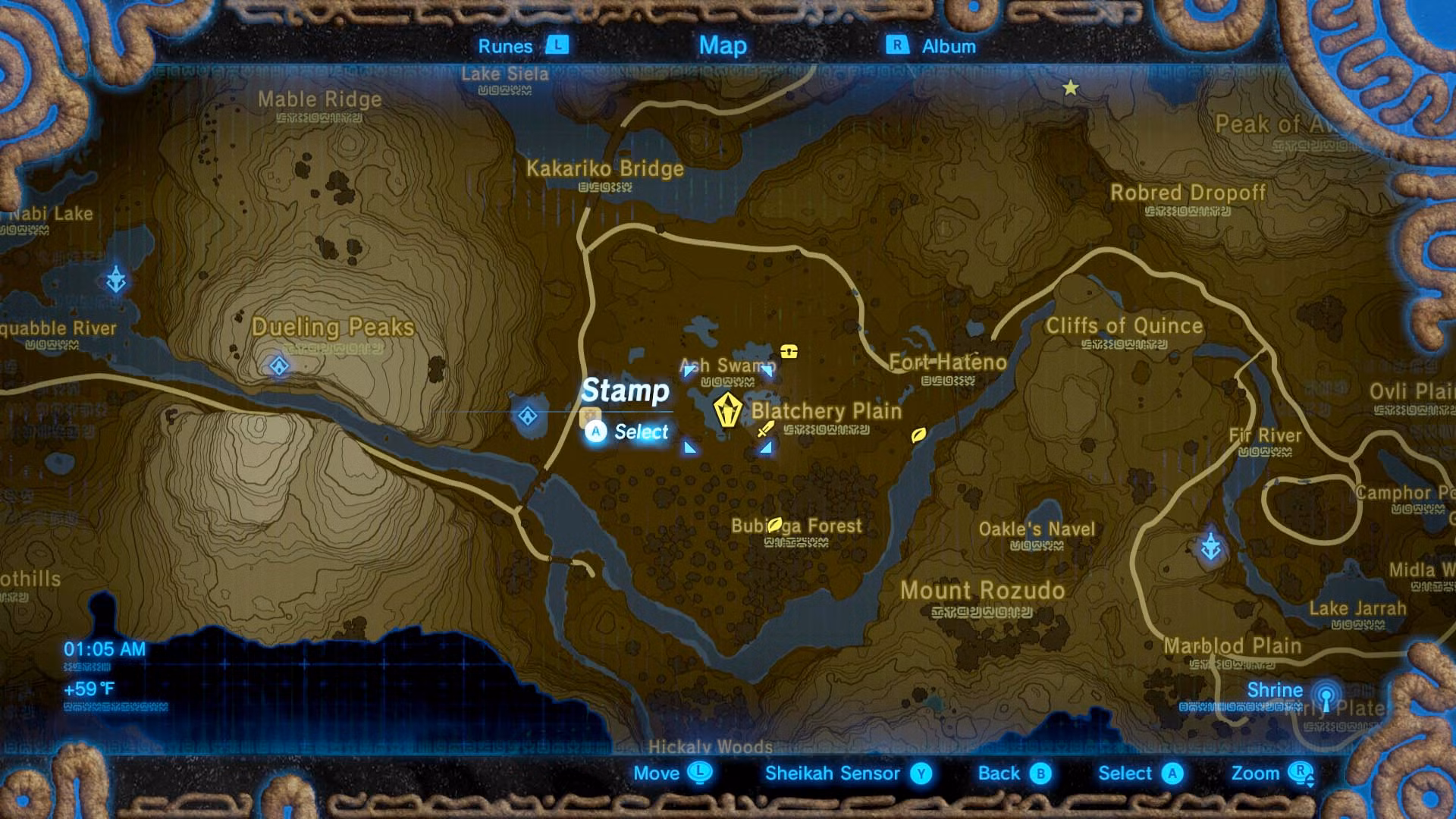The image size is (1456, 819).
Task: Activate Zoom with the right stick control
Action: 1300,774
